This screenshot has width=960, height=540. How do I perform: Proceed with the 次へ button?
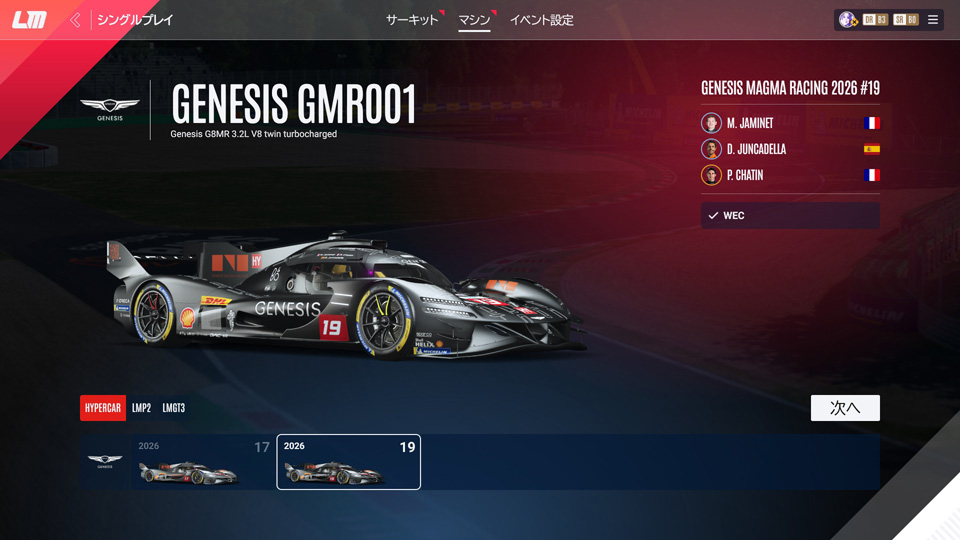click(845, 408)
